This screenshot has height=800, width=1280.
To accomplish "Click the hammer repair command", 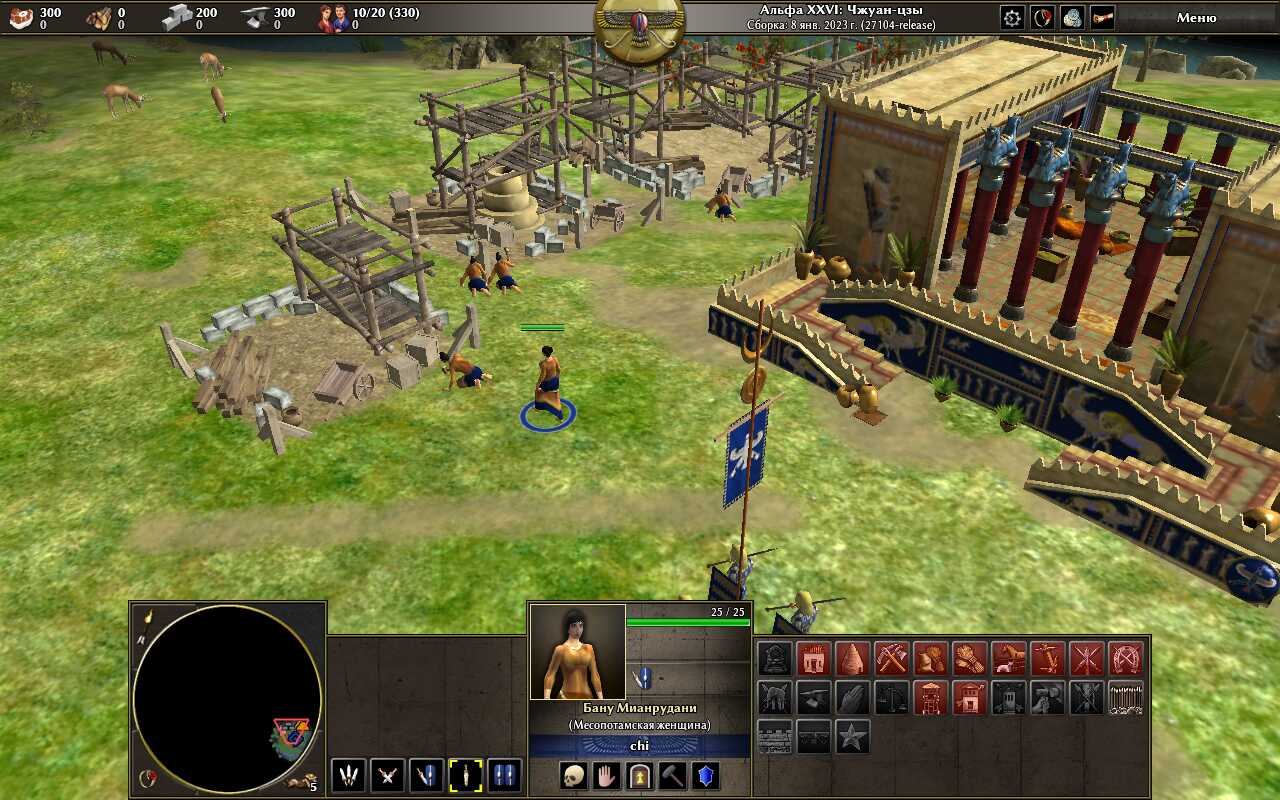I will point(672,776).
